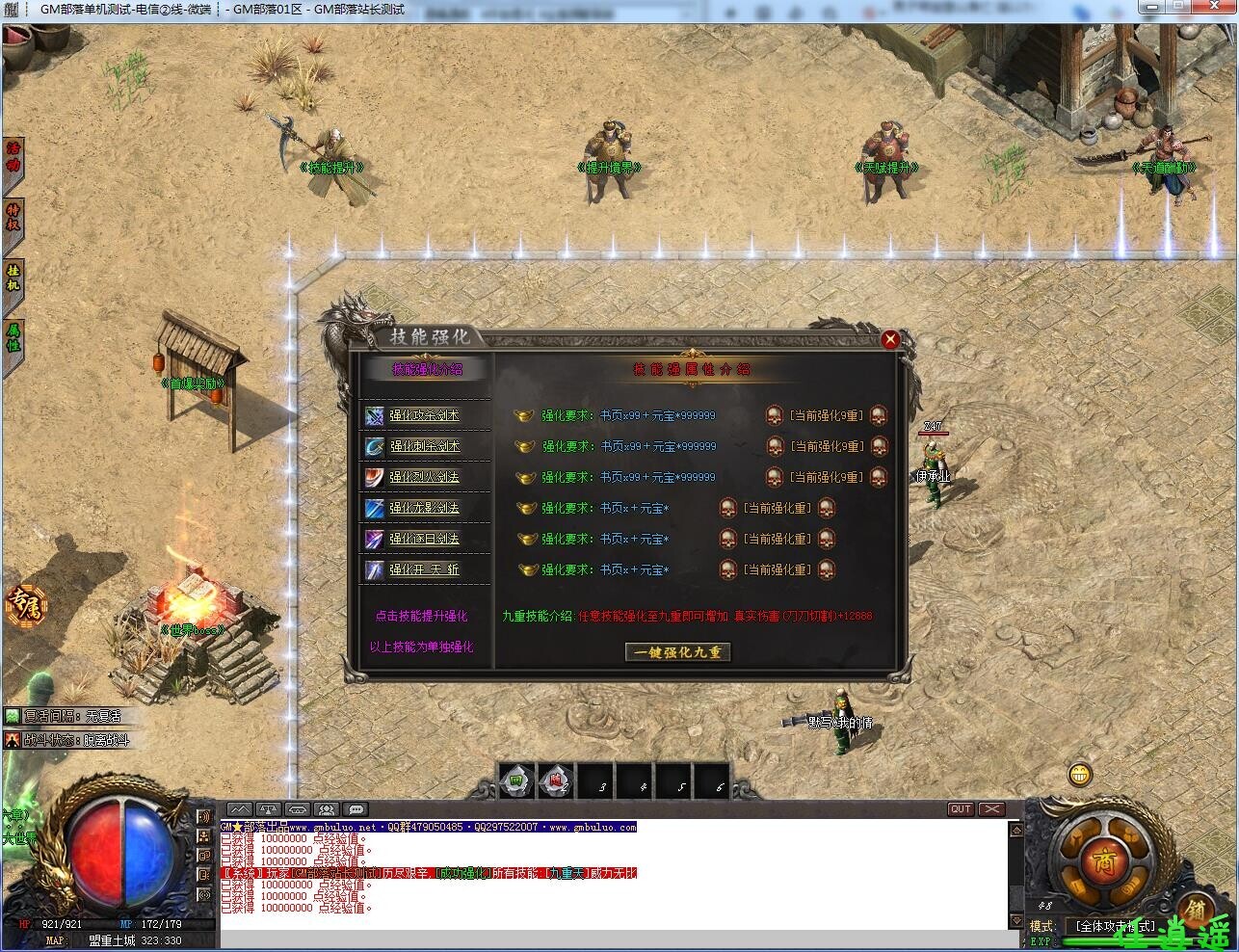Viewport: 1239px width, 952px height.
Task: Open the trade scales icon above chat
Action: [269, 810]
